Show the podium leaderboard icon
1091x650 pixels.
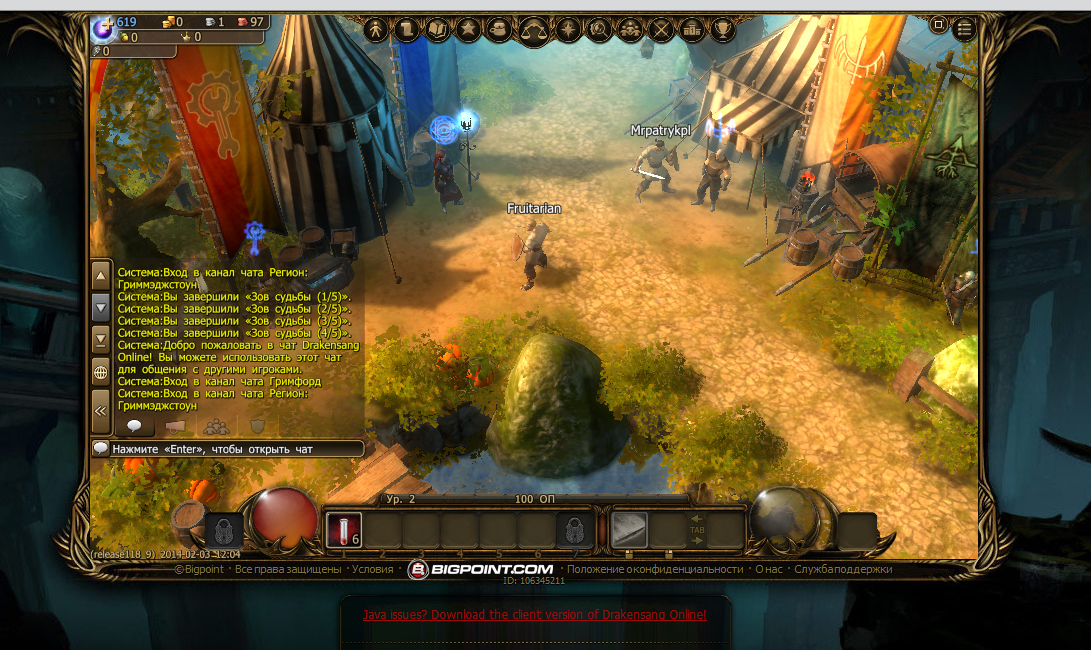[692, 30]
